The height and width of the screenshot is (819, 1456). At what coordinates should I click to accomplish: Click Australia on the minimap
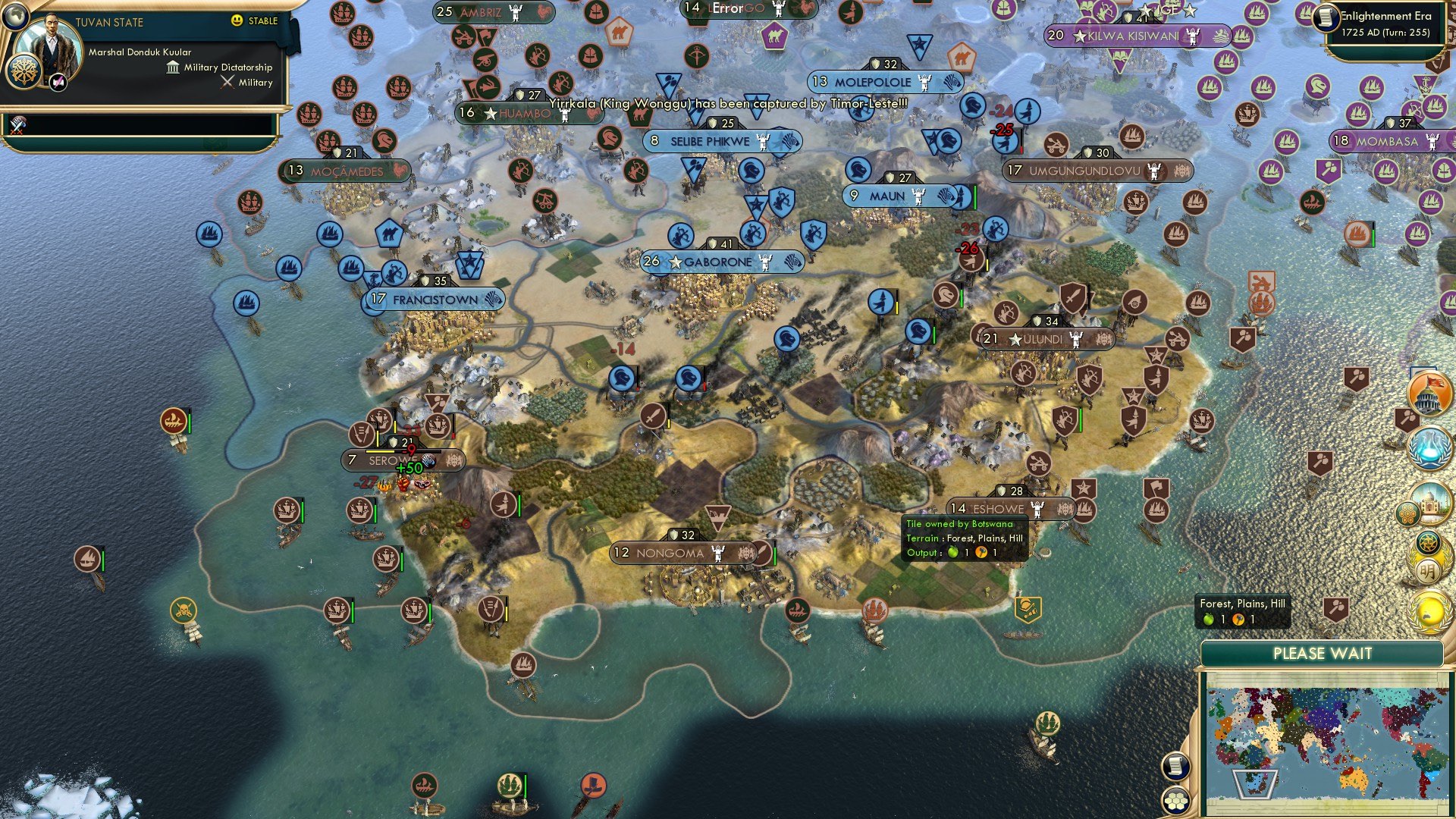click(x=1354, y=778)
